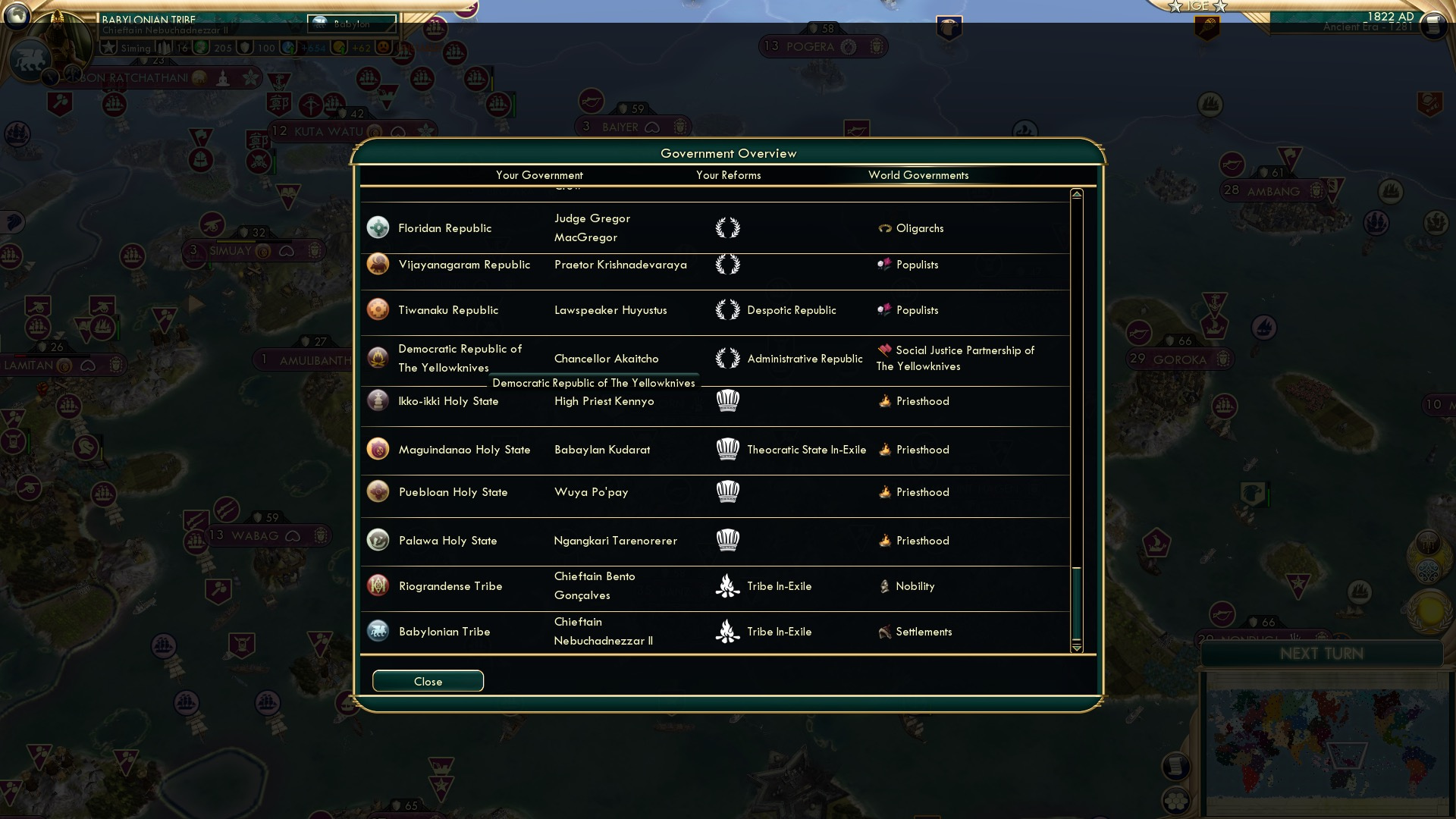Click the Theocratic State In-Exile mitre icon
Image resolution: width=1456 pixels, height=819 pixels.
click(728, 449)
